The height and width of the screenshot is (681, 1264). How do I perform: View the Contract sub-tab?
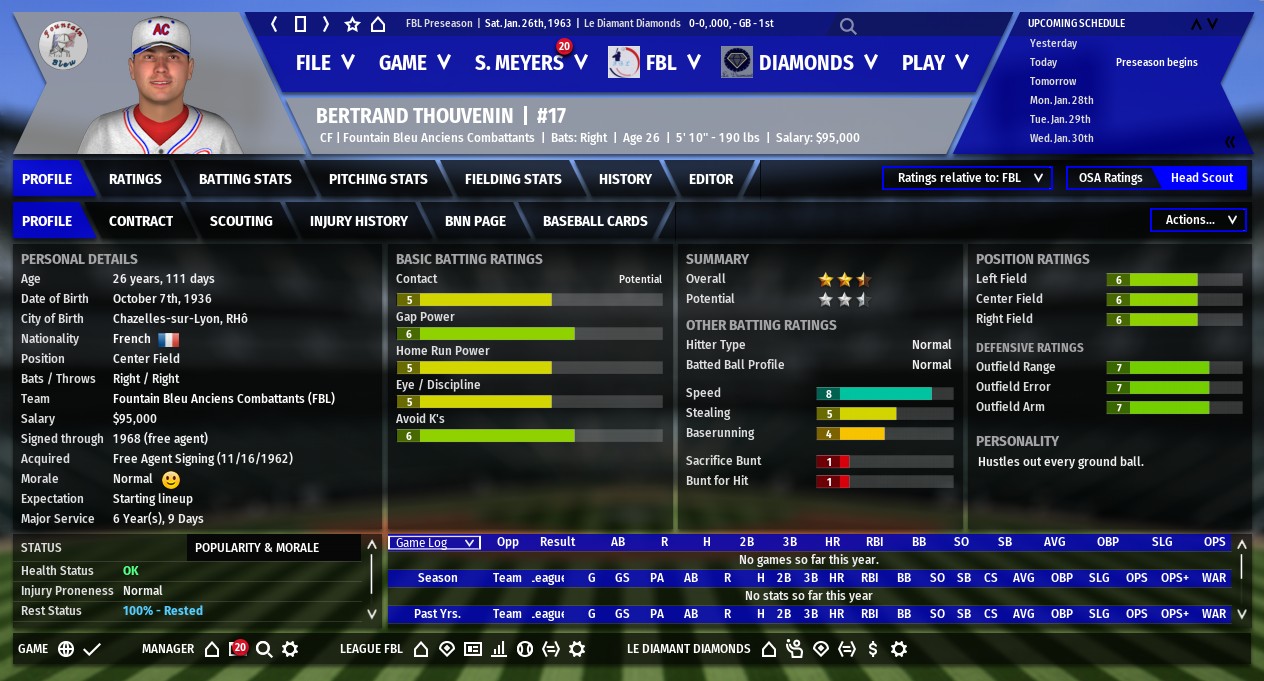pyautogui.click(x=141, y=221)
